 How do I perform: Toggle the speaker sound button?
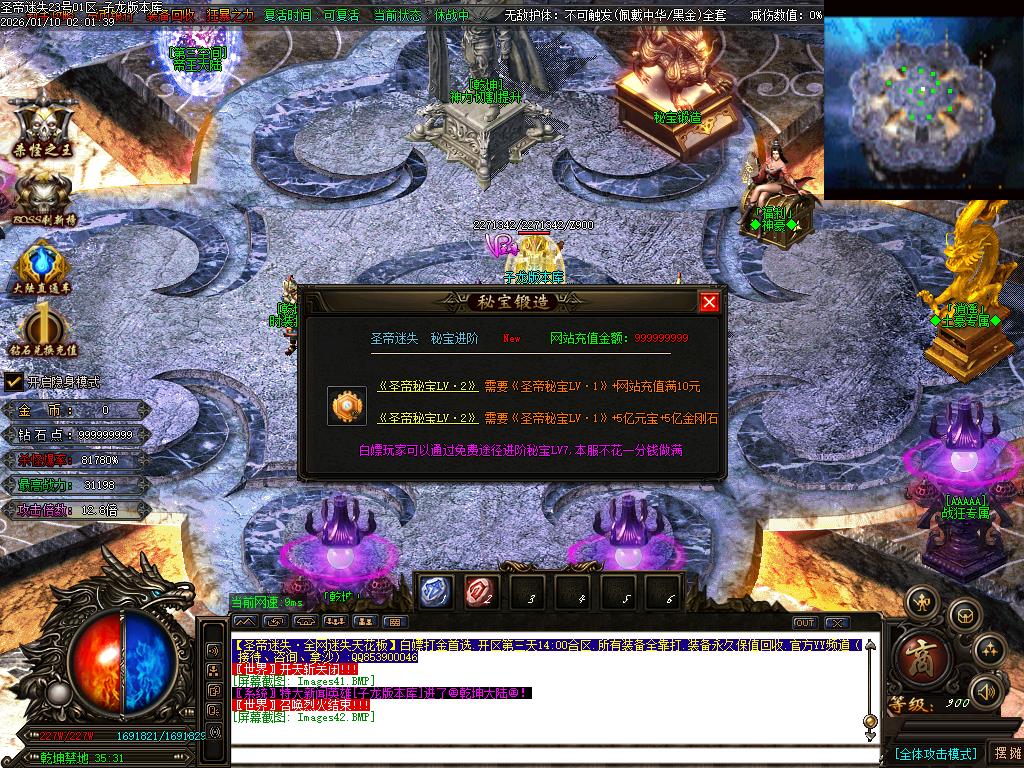pos(988,690)
